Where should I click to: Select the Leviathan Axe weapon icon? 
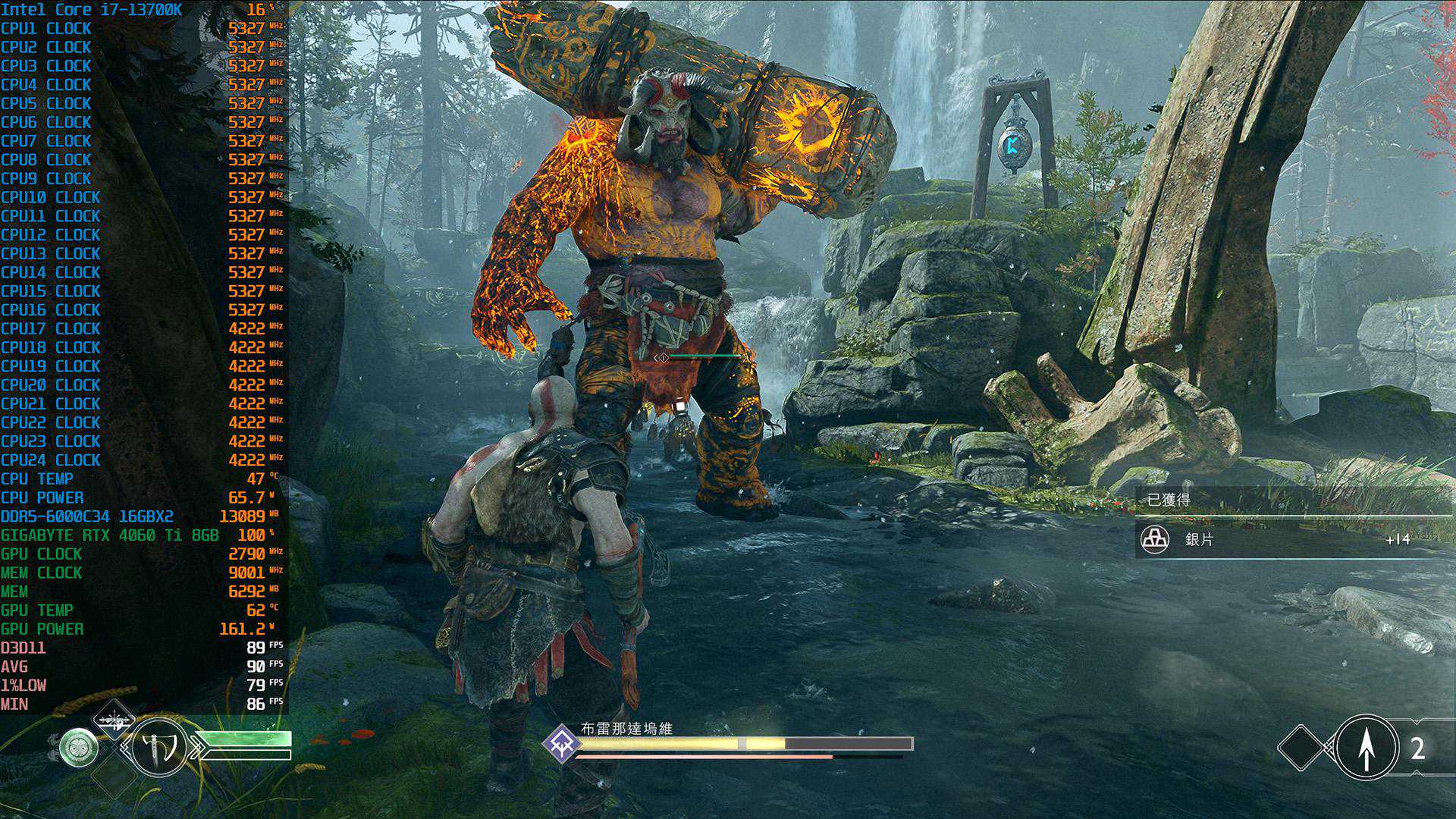[159, 748]
